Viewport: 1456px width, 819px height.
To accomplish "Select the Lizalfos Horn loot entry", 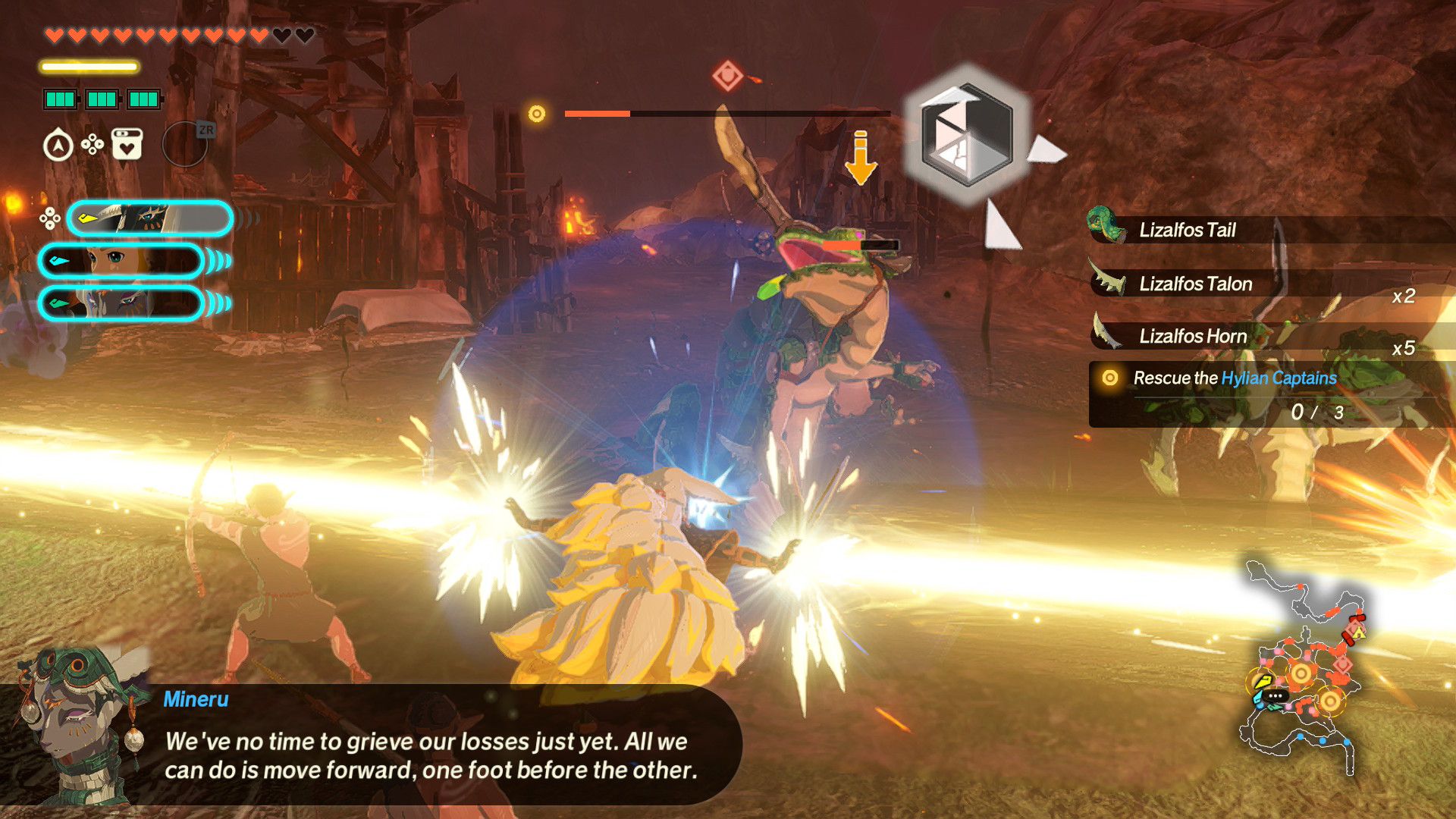I will pos(1192,336).
